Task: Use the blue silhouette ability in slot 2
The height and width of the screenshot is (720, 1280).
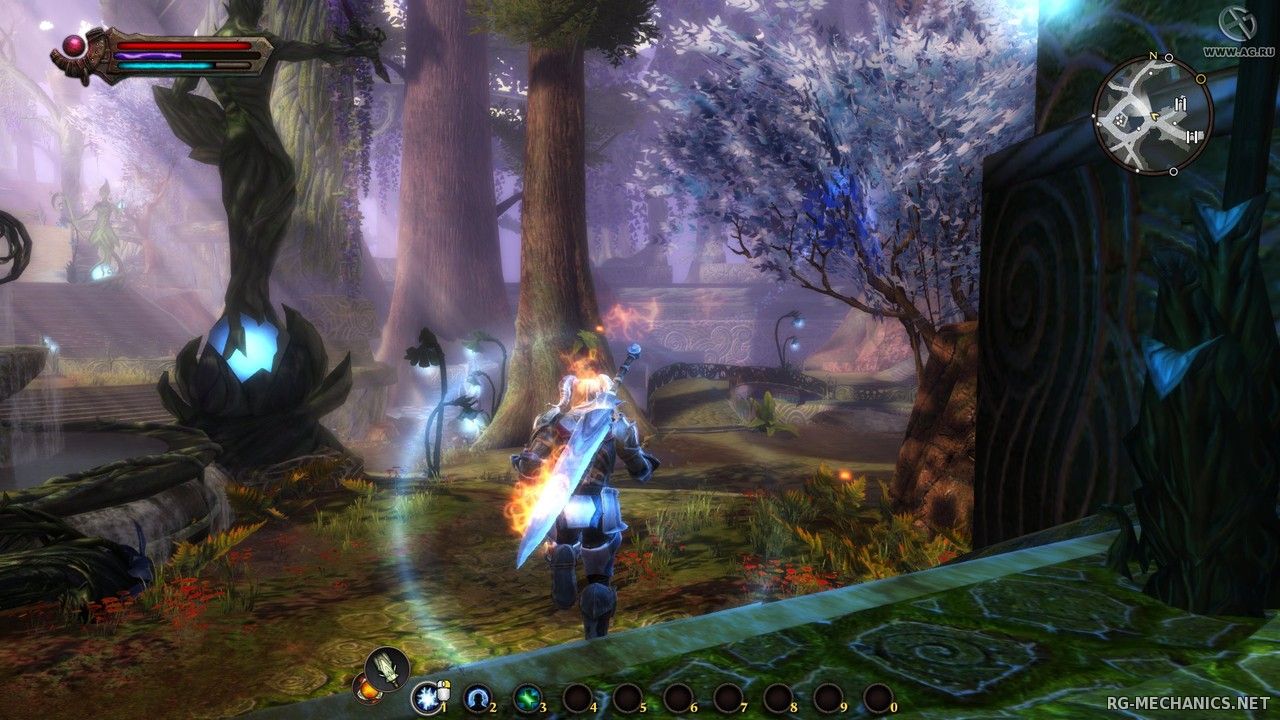Action: point(478,697)
